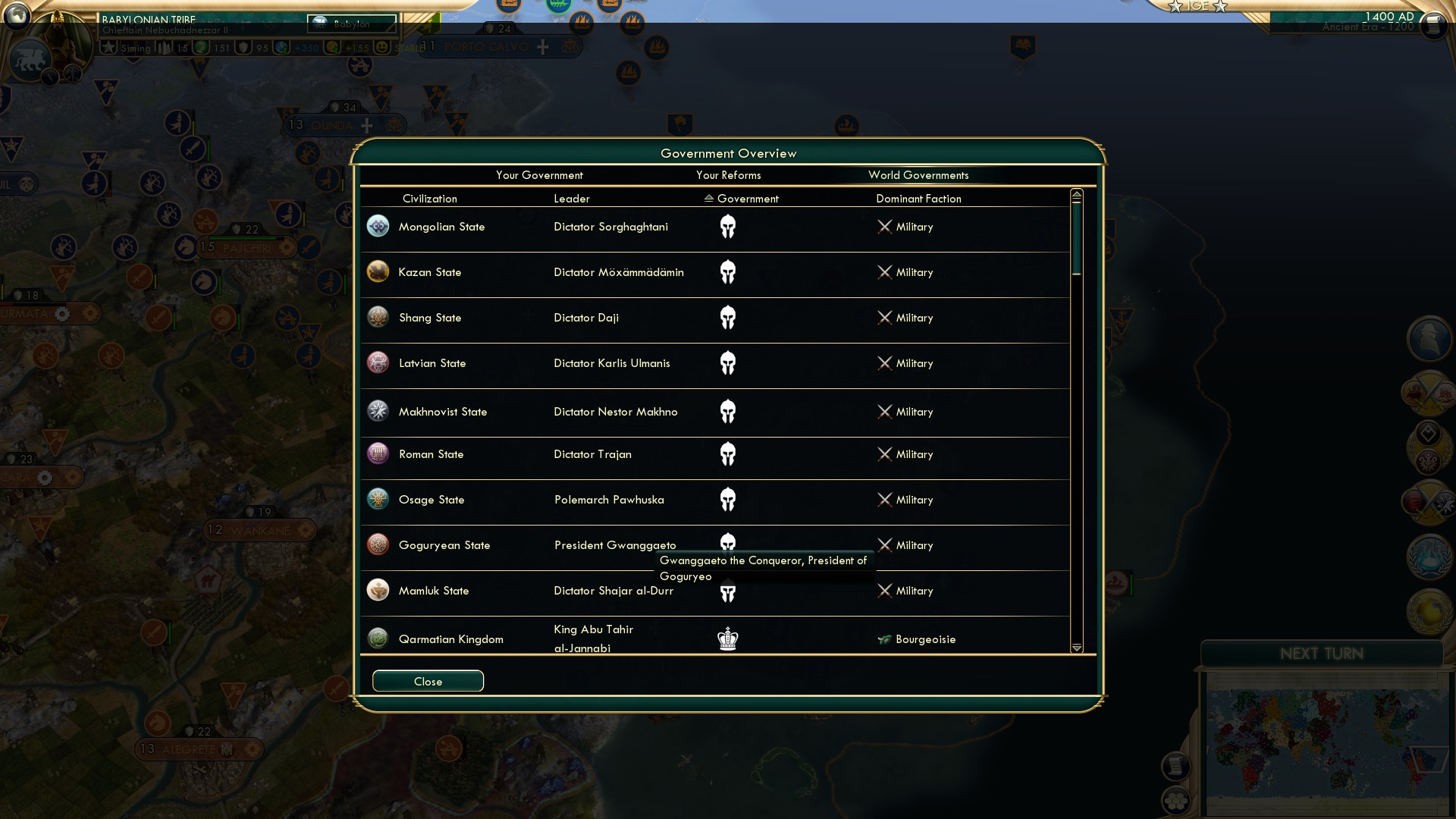Click the scrollbar's down arrow
The image size is (1456, 819).
tap(1075, 648)
